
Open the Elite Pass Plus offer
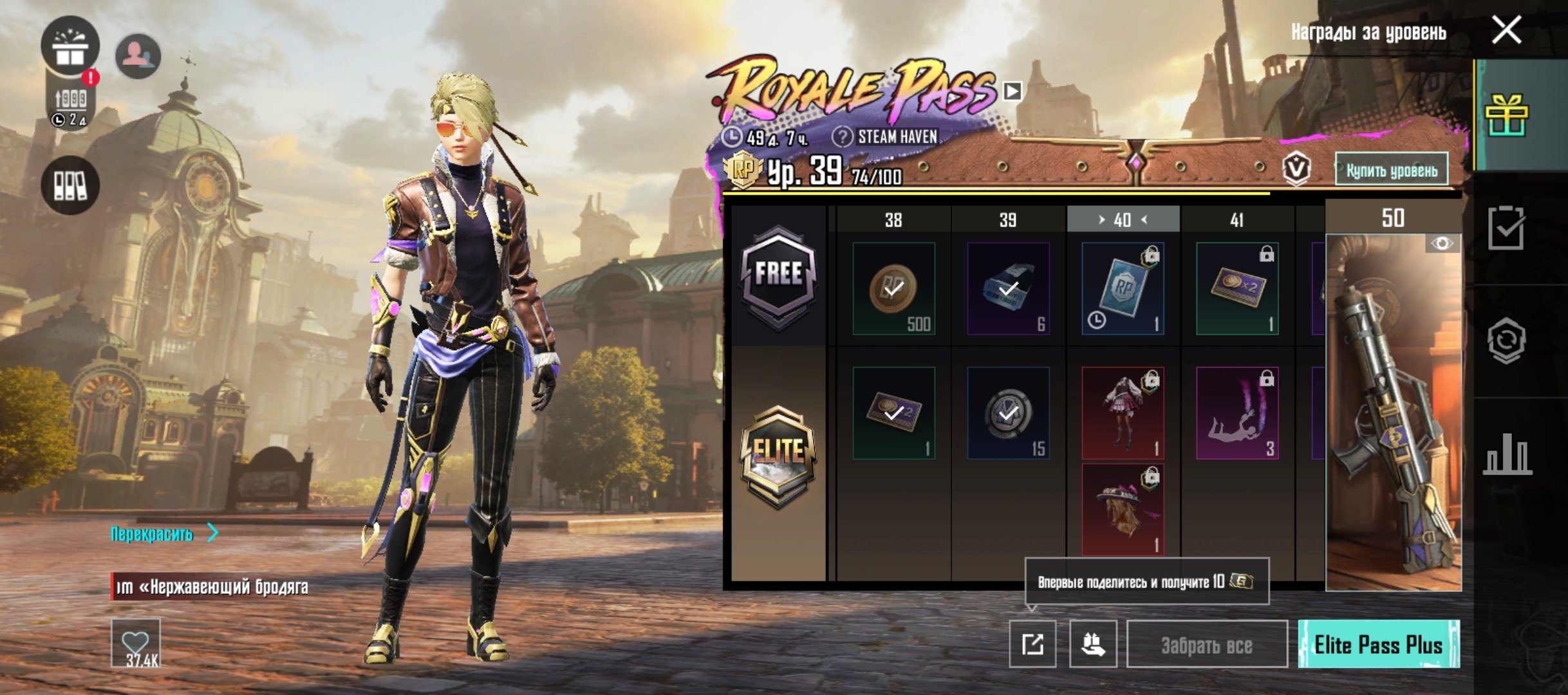coord(1378,644)
